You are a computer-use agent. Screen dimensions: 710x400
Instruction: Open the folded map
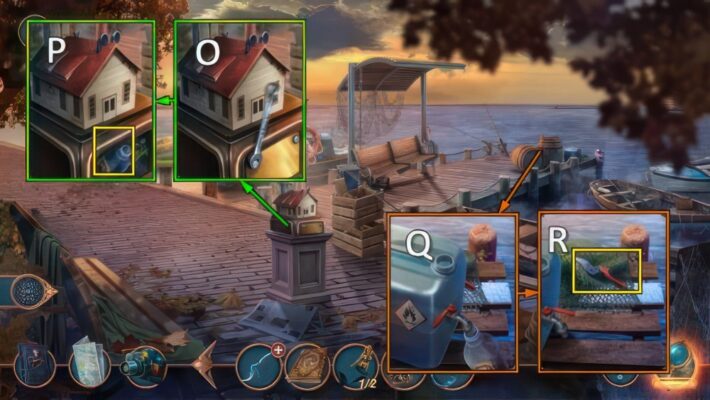tap(89, 361)
